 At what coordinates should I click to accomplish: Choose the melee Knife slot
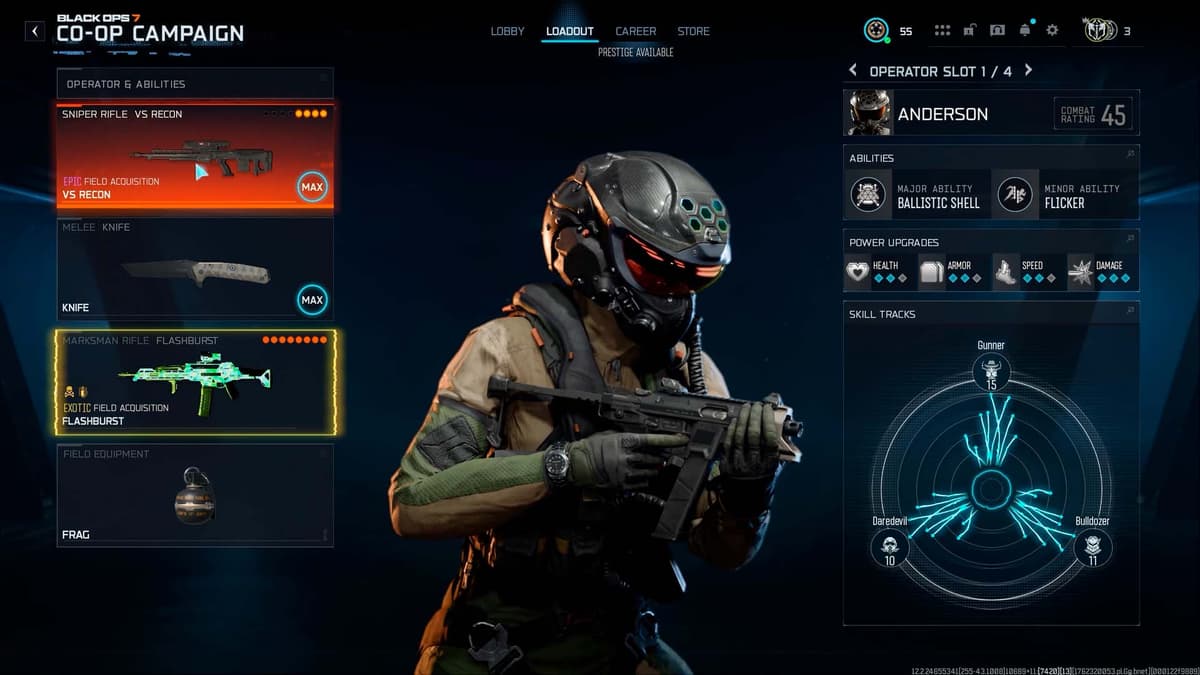[x=195, y=269]
